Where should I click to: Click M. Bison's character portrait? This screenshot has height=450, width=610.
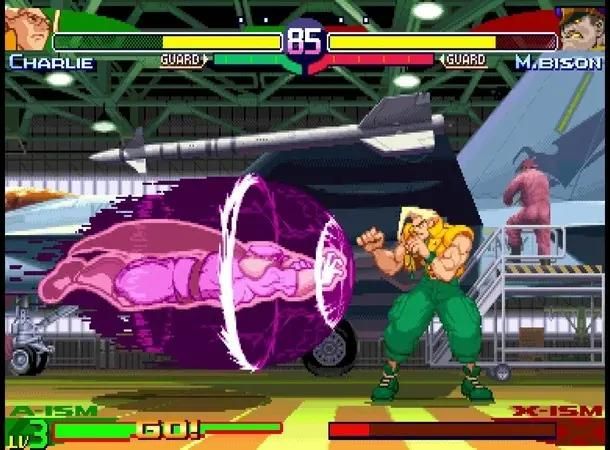[582, 28]
